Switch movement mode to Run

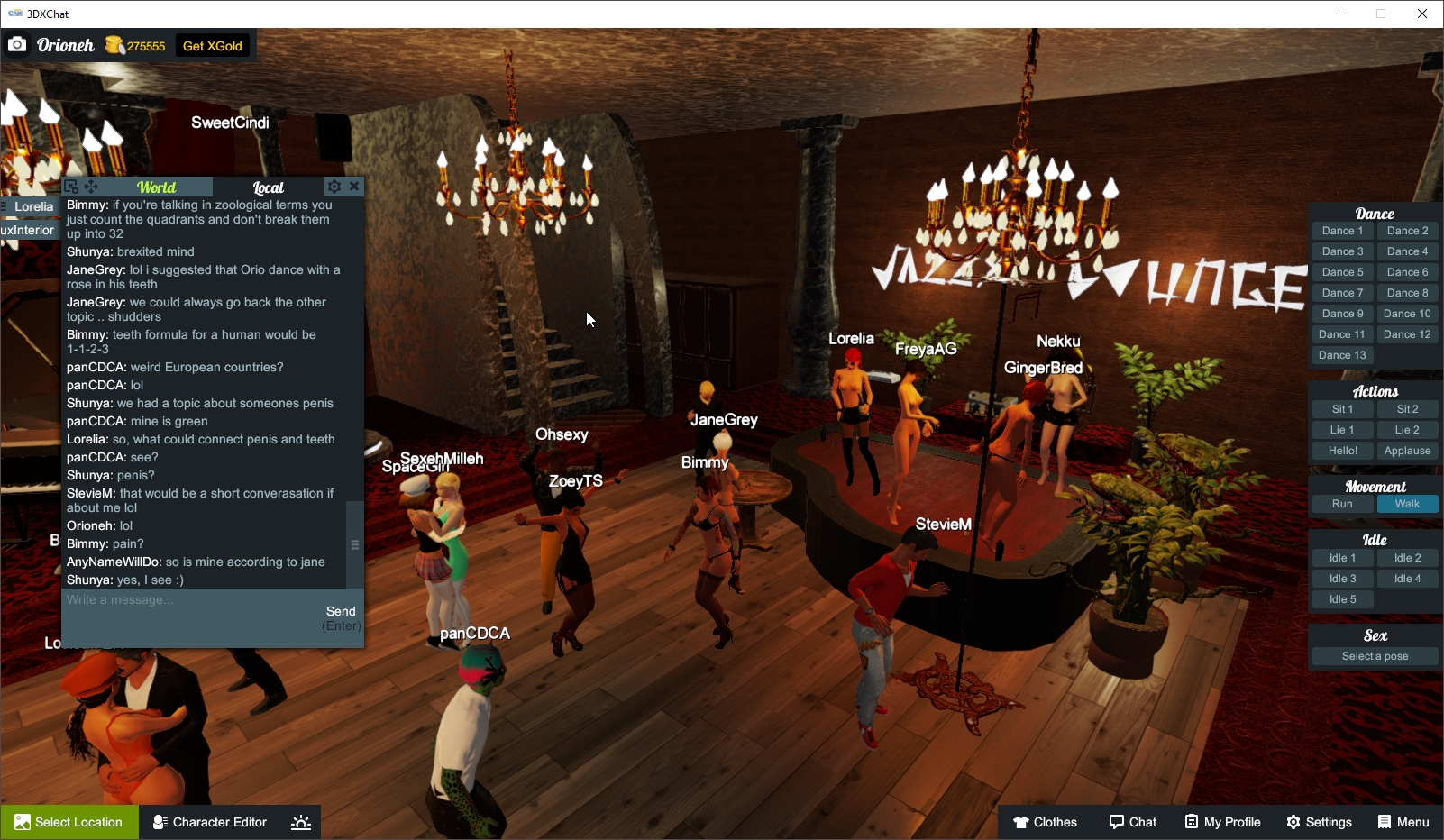[1342, 504]
